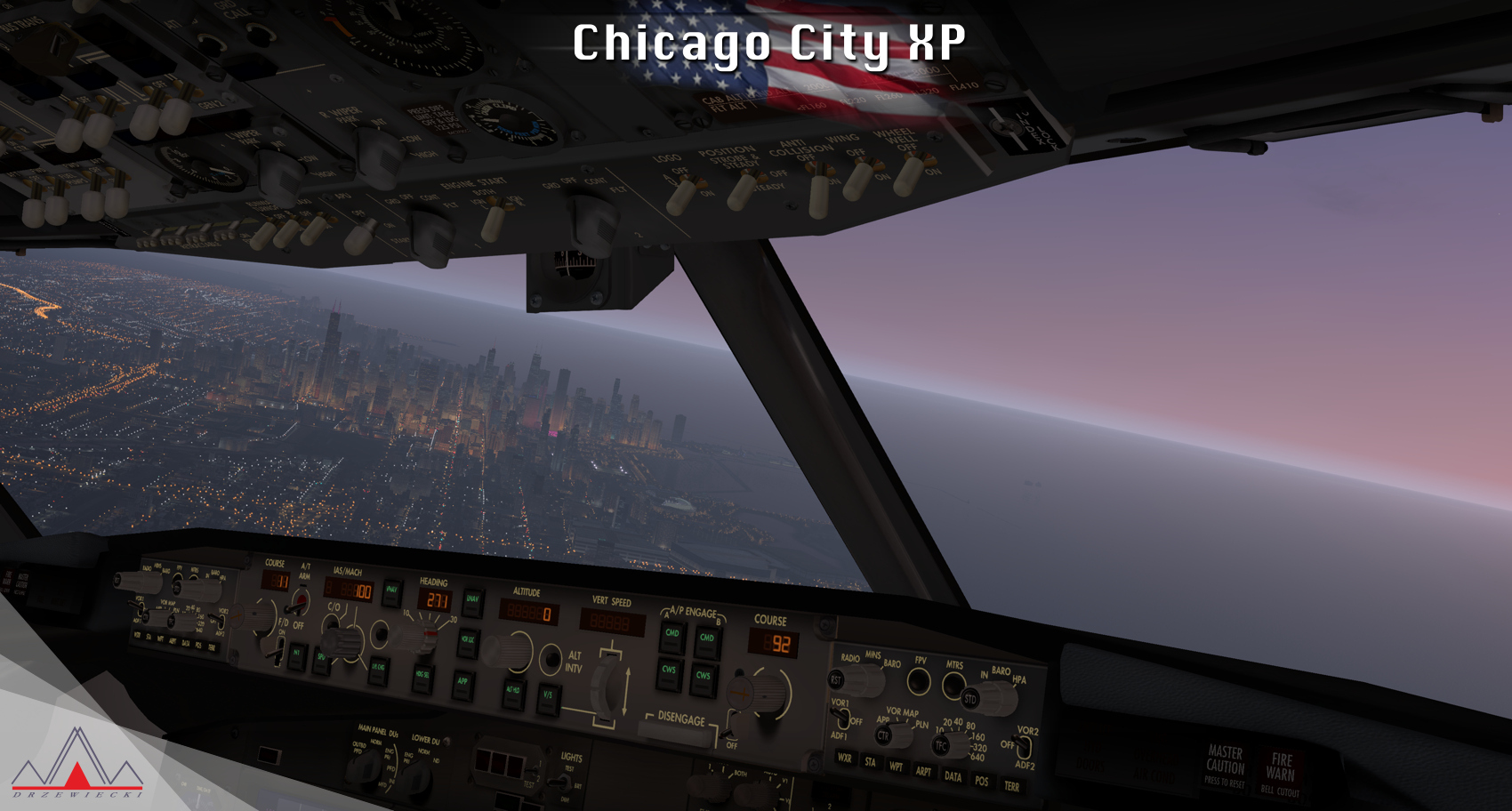This screenshot has width=1512, height=811.
Task: Engage autopilot CMD B button
Action: click(707, 638)
